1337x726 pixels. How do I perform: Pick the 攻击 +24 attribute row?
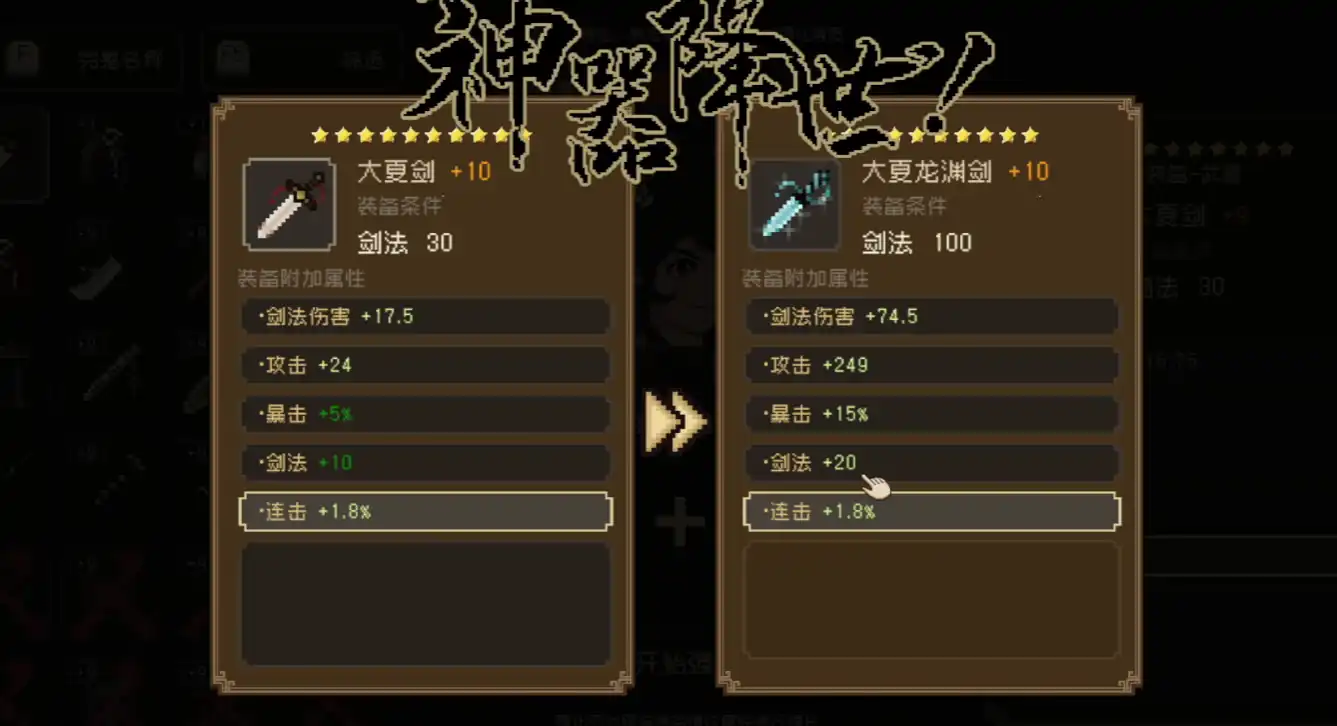coord(425,365)
